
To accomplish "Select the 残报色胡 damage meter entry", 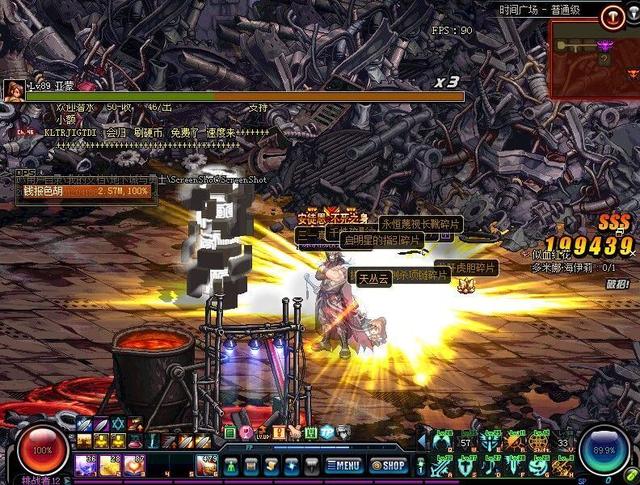I will pos(80,190).
